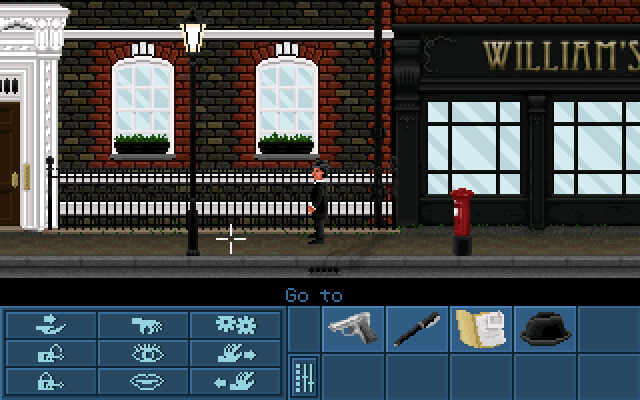The image size is (640, 400).
Task: Pick the black pen from inventory
Action: click(x=417, y=327)
